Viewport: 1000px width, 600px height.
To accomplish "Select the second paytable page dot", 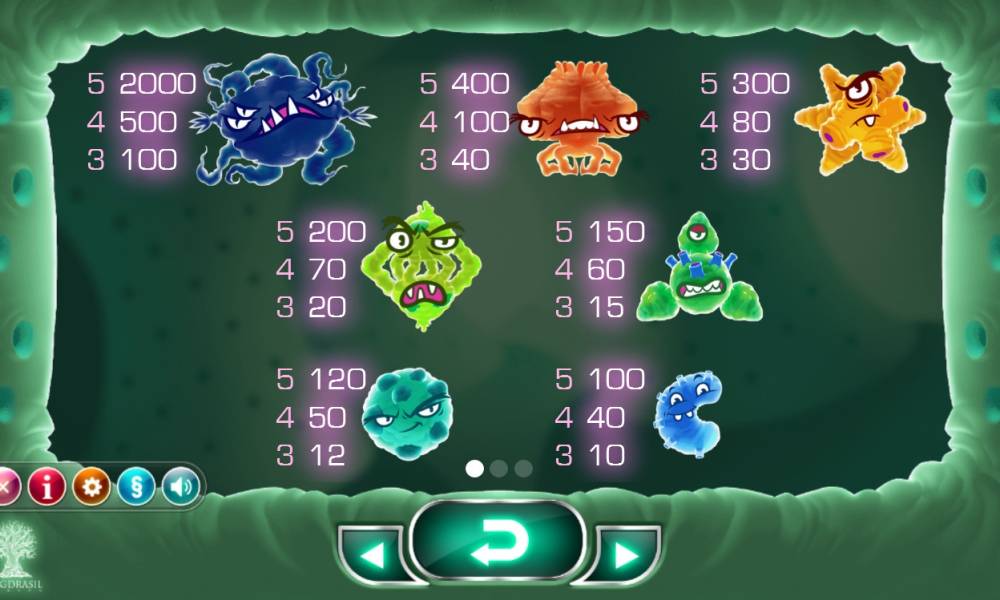I will pyautogui.click(x=499, y=468).
